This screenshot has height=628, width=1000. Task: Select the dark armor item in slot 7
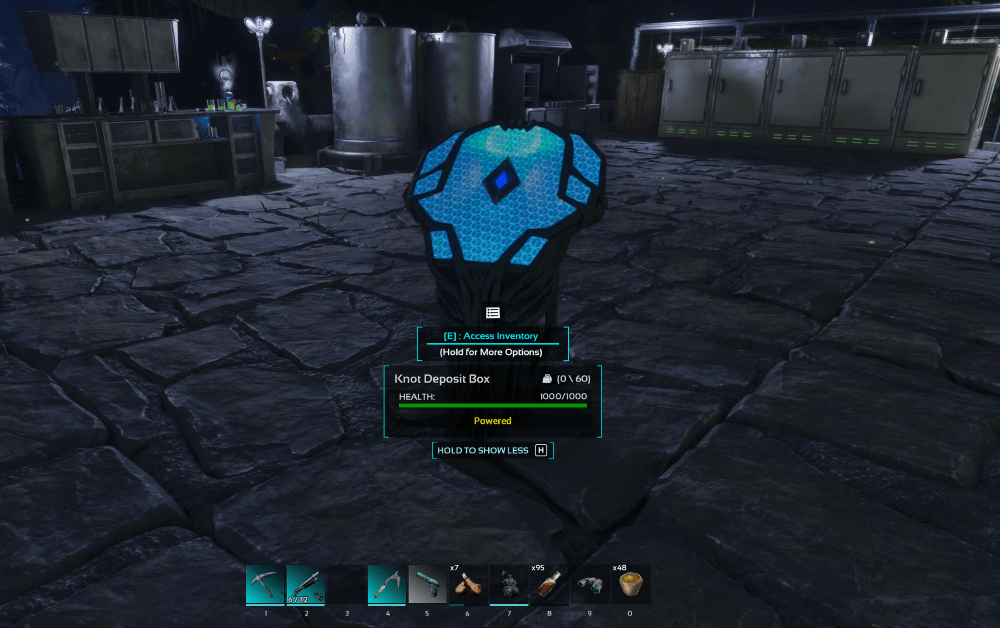[x=509, y=584]
